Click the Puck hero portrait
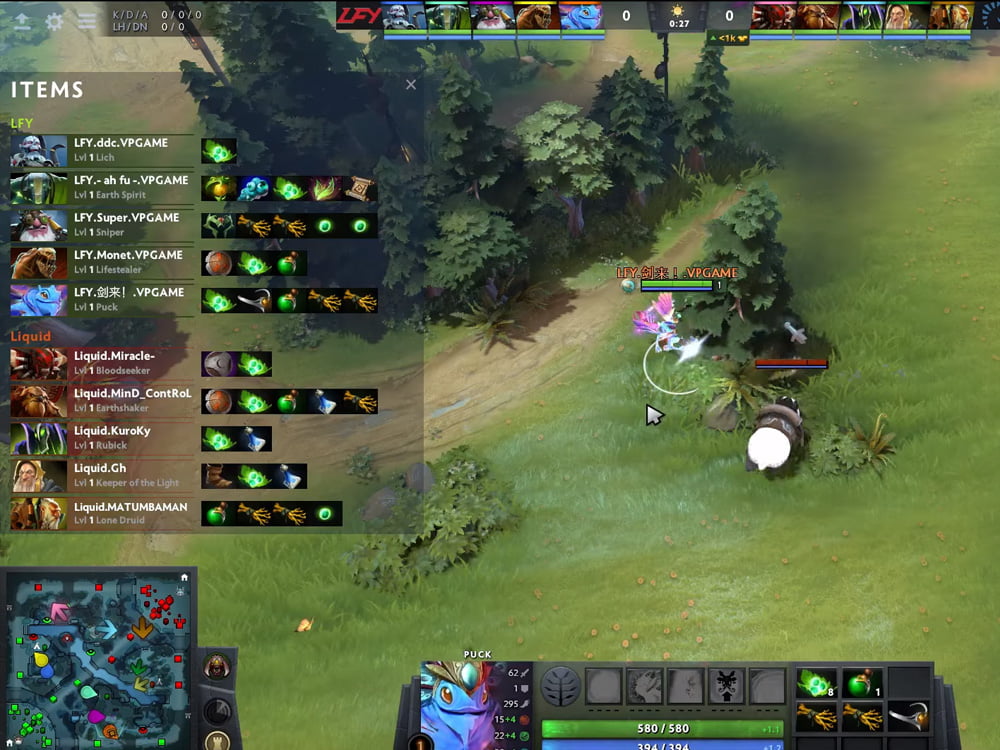The image size is (1000, 750). pyautogui.click(x=457, y=705)
